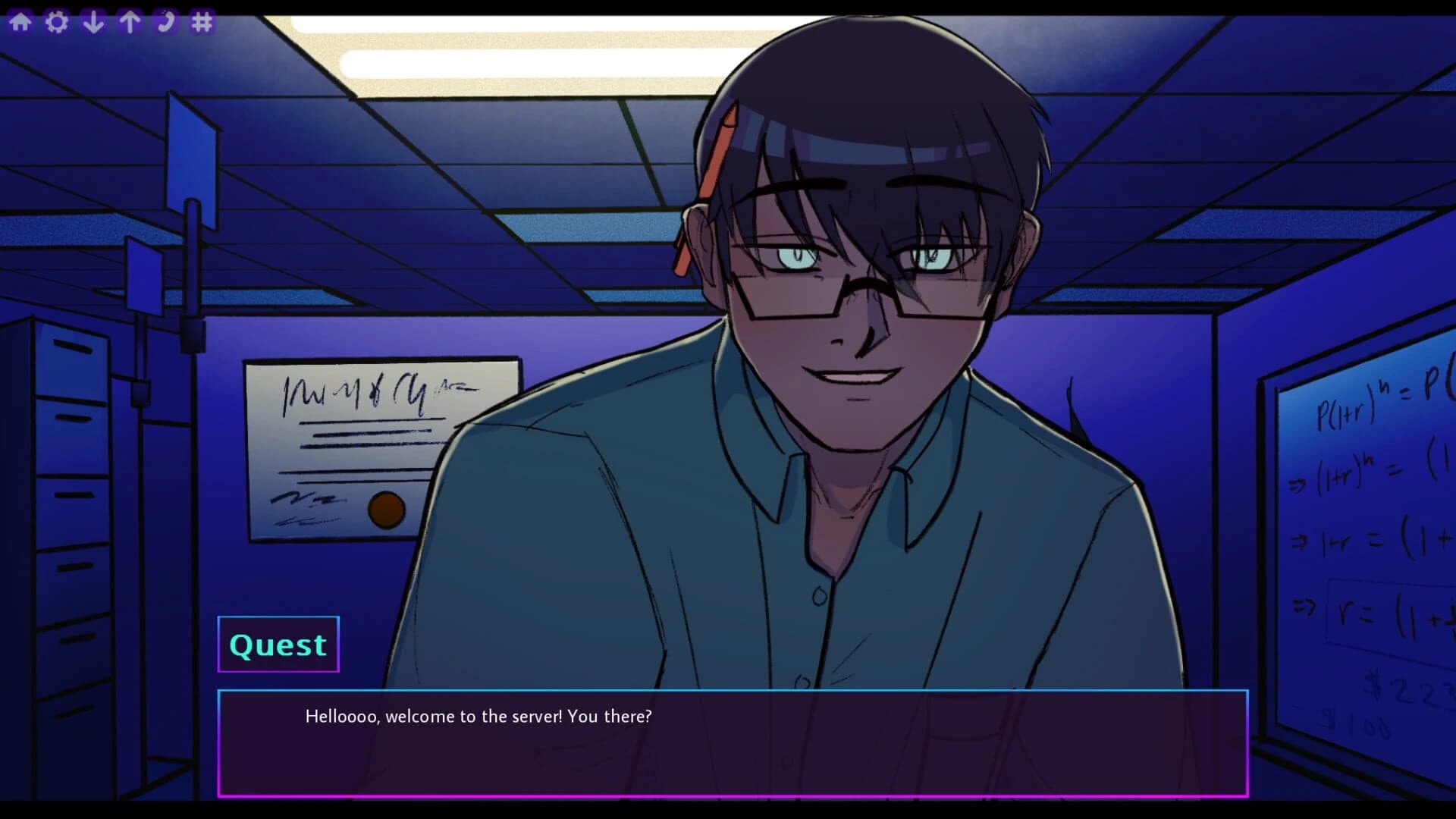Click the rightmost quick menu icon
This screenshot has height=819, width=1456.
pyautogui.click(x=202, y=20)
